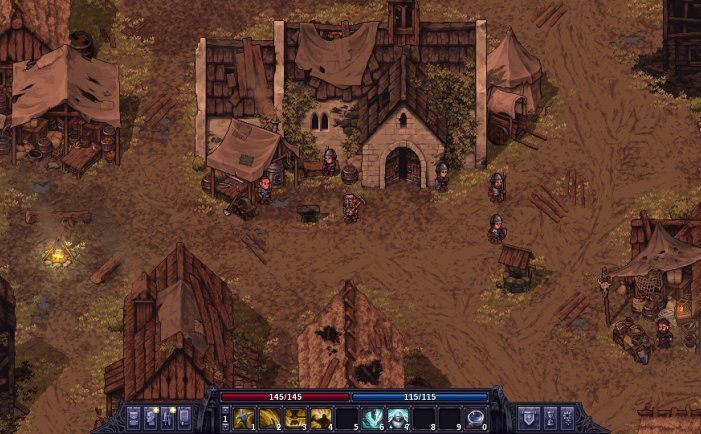The image size is (701, 434).
Task: Open the sword skills menu button
Action: [x=167, y=417]
